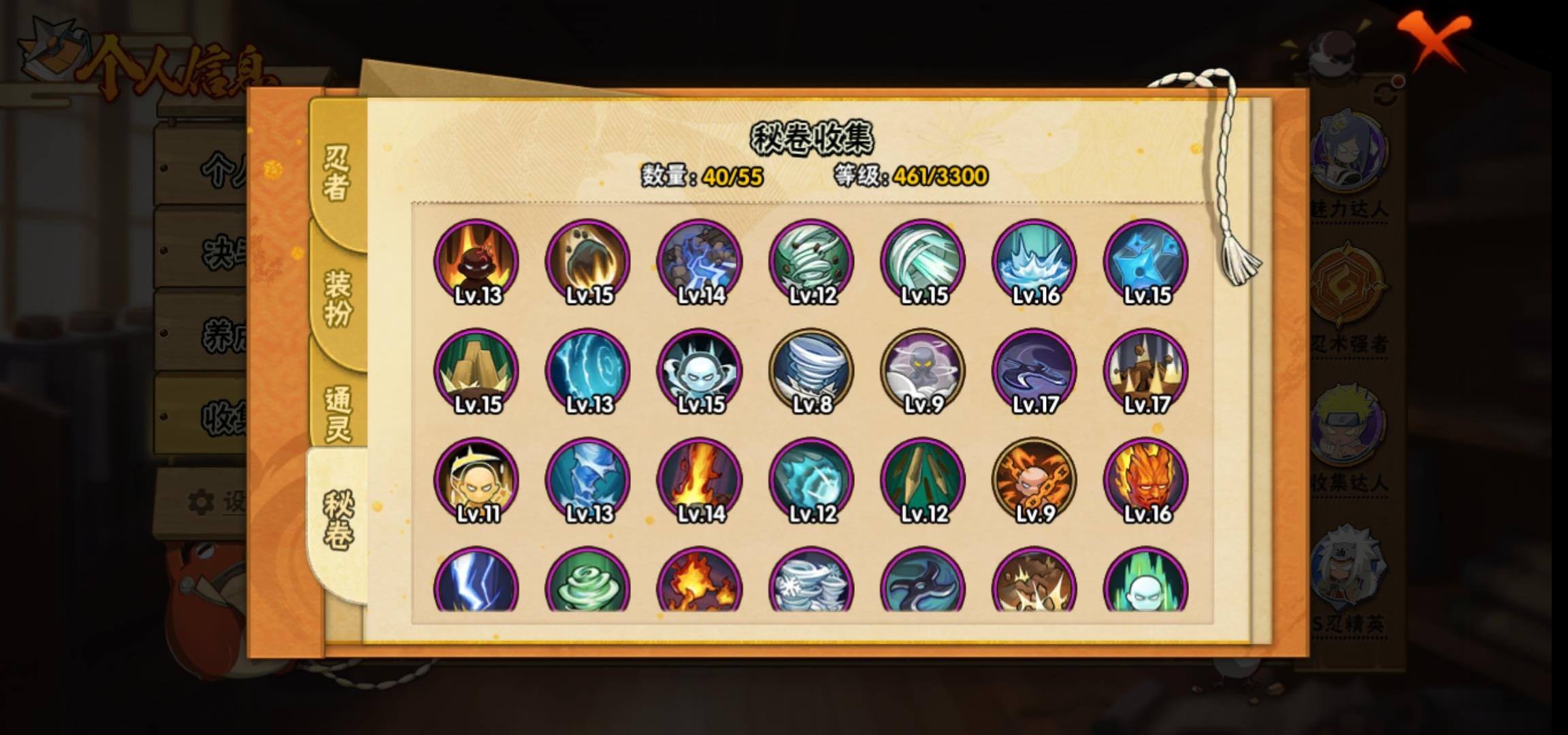Select the Lv.16 ice spikes scroll
The image size is (1568, 735).
point(1034,262)
